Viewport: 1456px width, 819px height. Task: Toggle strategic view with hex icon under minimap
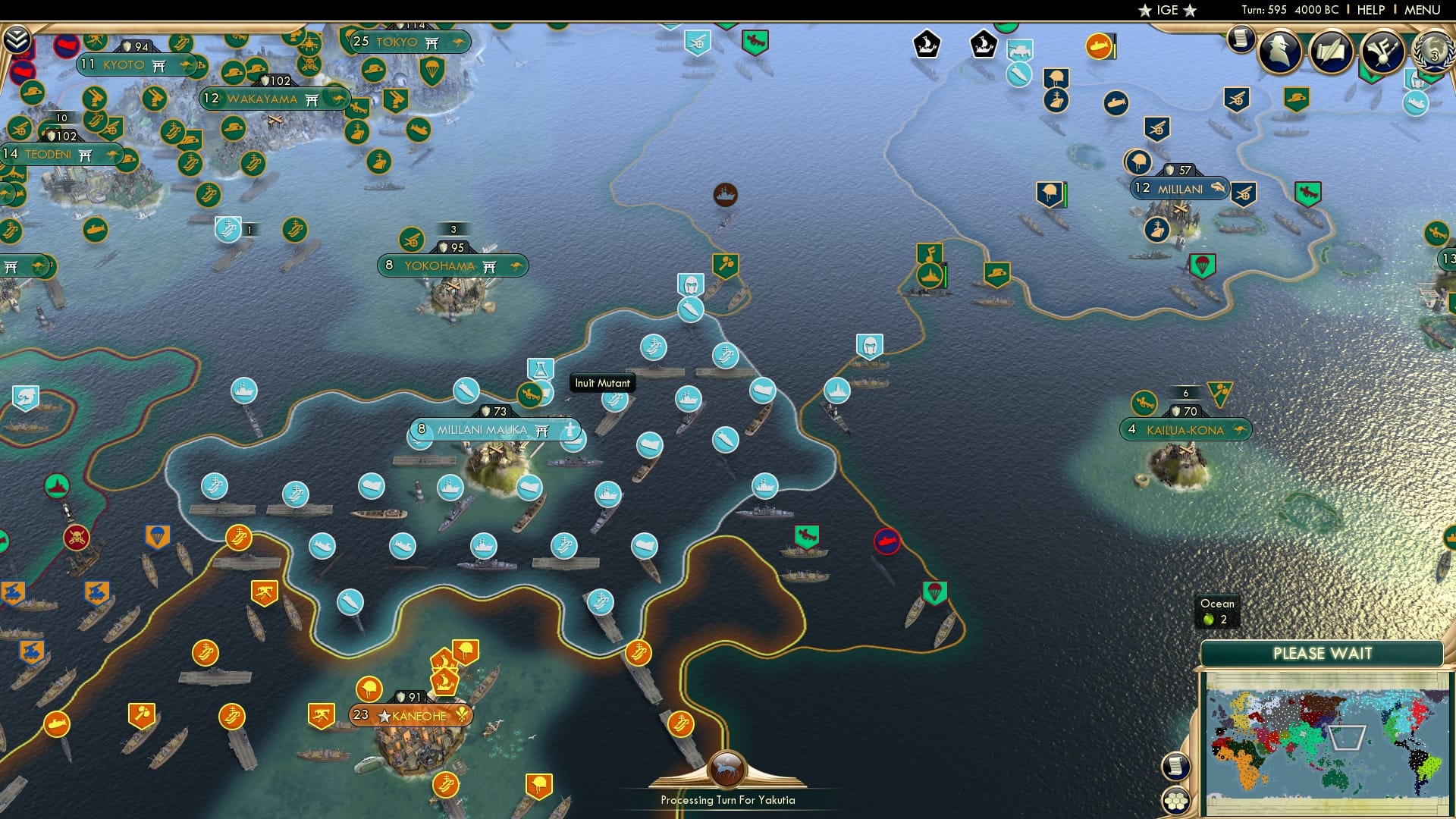click(x=1177, y=800)
